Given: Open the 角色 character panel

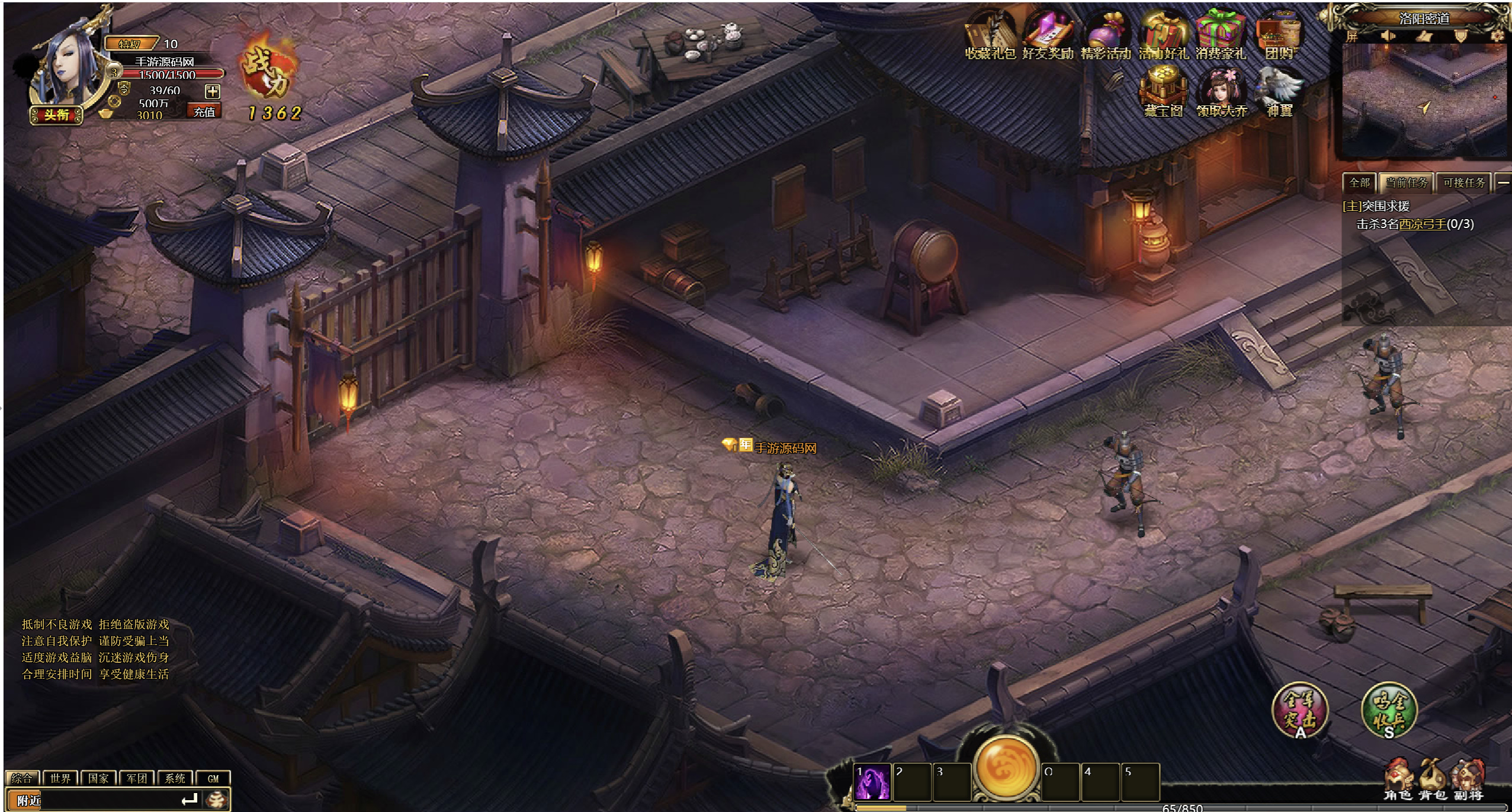Looking at the screenshot, I should point(1398,780).
